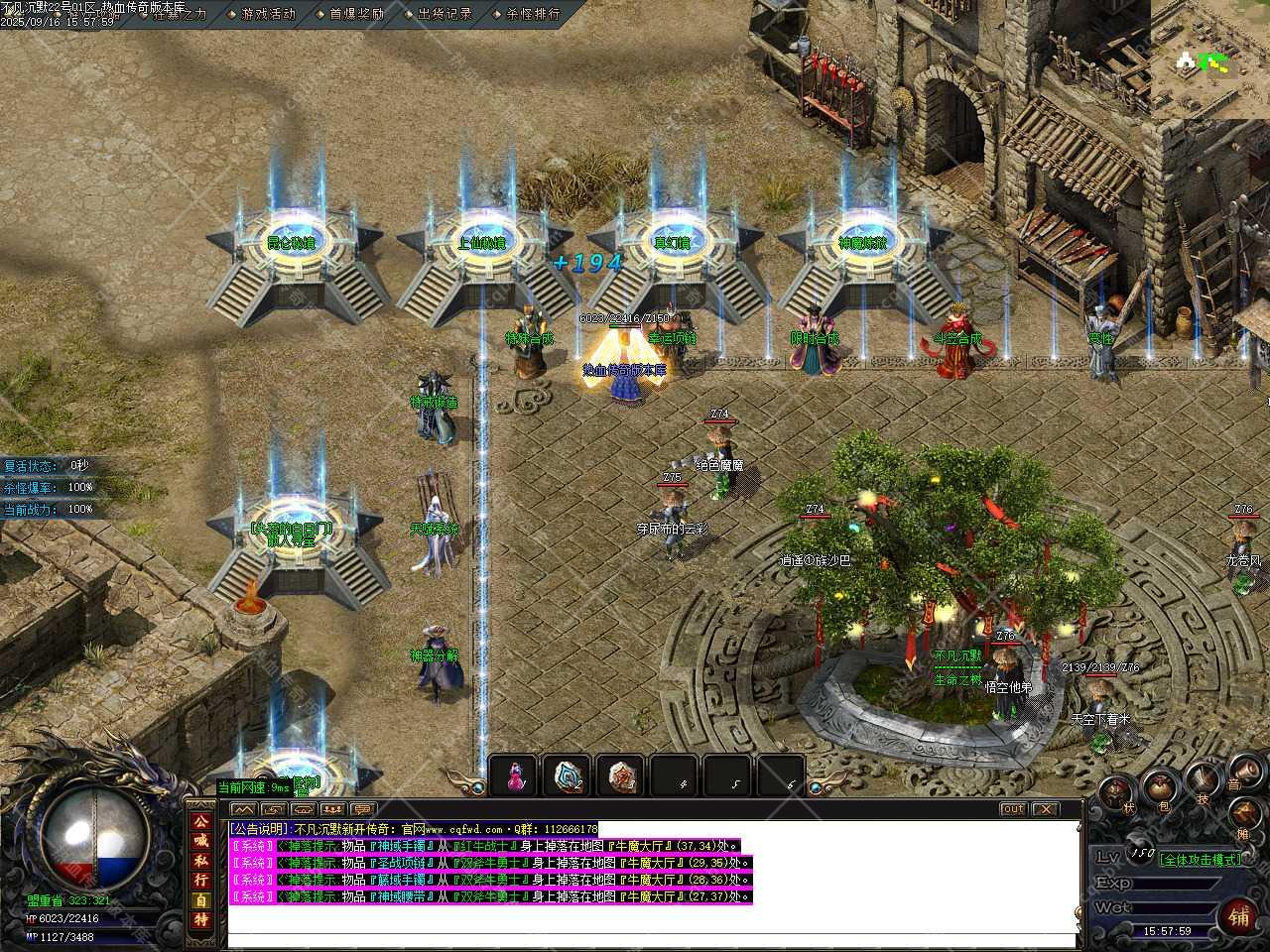
Task: Open the 出货记录 drop records menu
Action: click(x=444, y=14)
